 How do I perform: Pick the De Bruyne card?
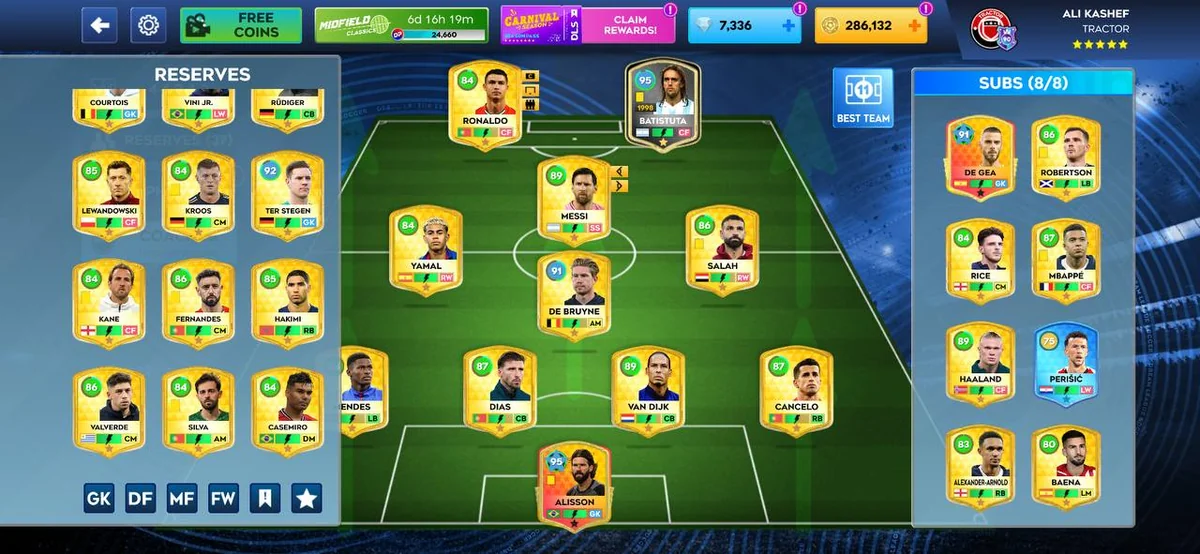click(x=574, y=296)
